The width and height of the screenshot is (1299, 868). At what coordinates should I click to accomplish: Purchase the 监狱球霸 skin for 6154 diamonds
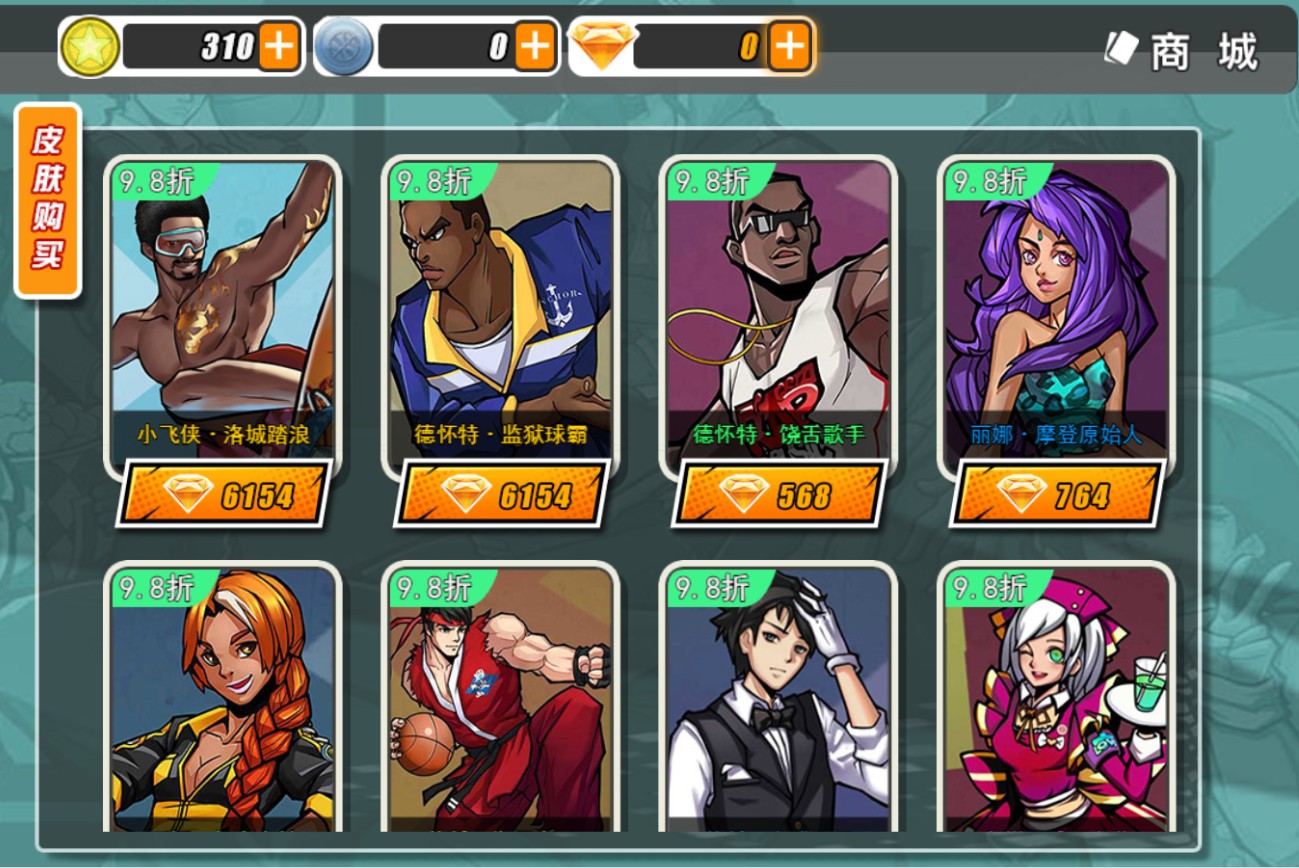point(502,494)
